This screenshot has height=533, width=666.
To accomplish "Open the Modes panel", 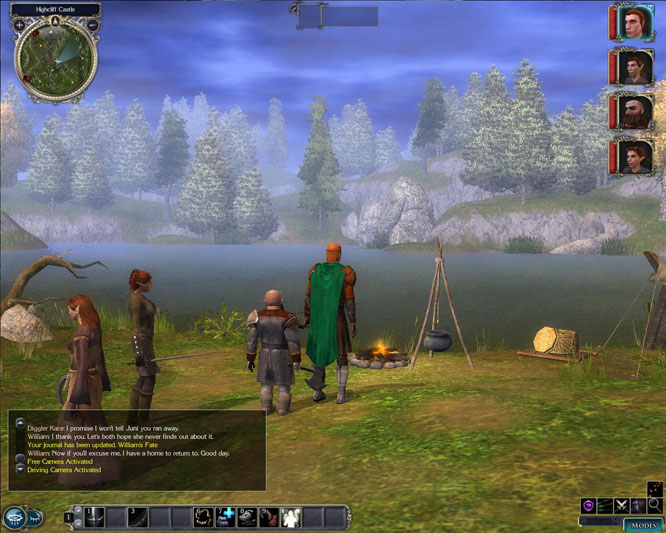I will [643, 525].
